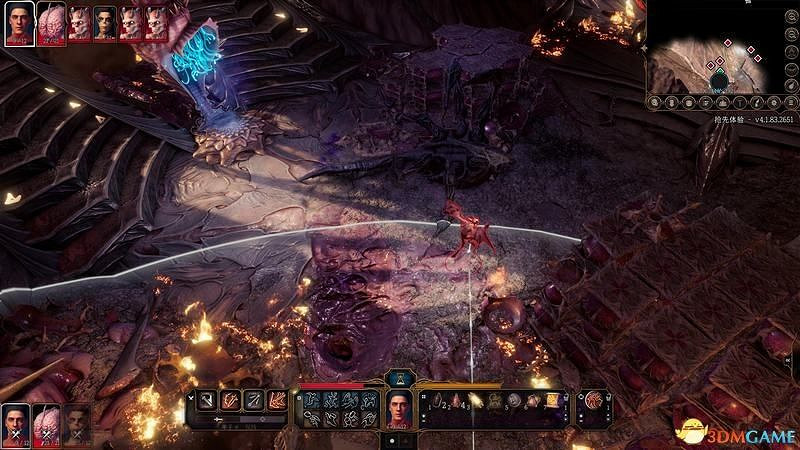The height and width of the screenshot is (450, 800).
Task: Select the human hero portrait in turn order
Action: point(17,21)
